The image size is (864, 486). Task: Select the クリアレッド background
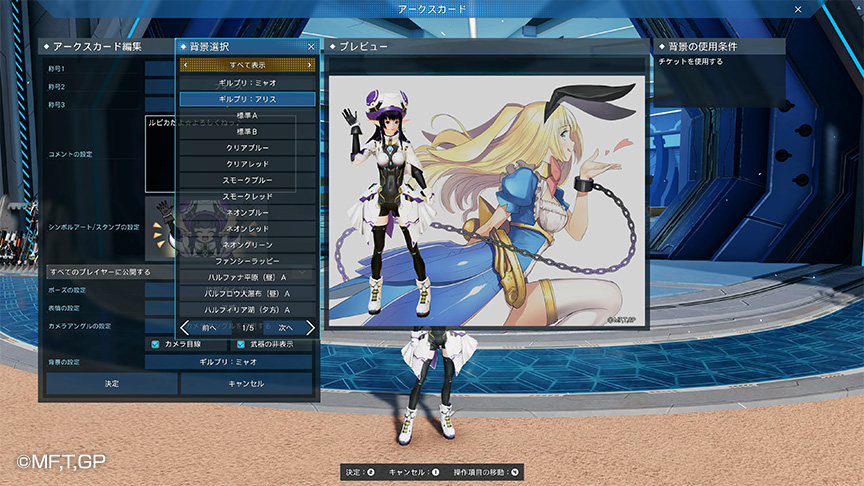(247, 163)
